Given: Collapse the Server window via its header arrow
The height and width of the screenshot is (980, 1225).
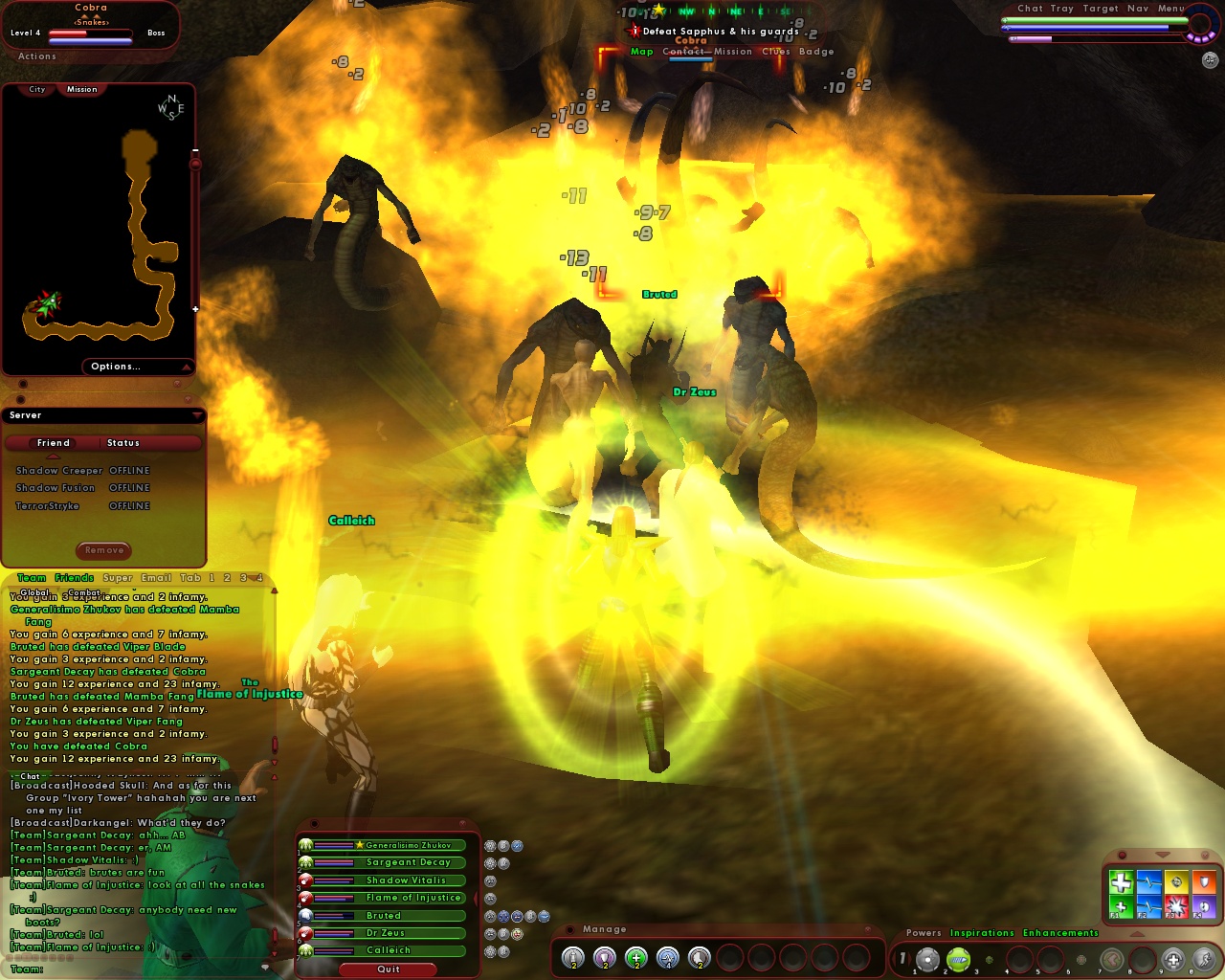Looking at the screenshot, I should tap(198, 415).
